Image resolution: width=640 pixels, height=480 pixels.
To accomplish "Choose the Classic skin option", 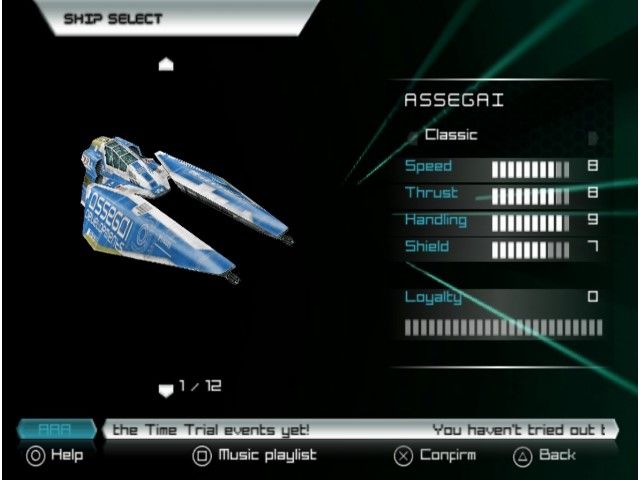I will [451, 135].
